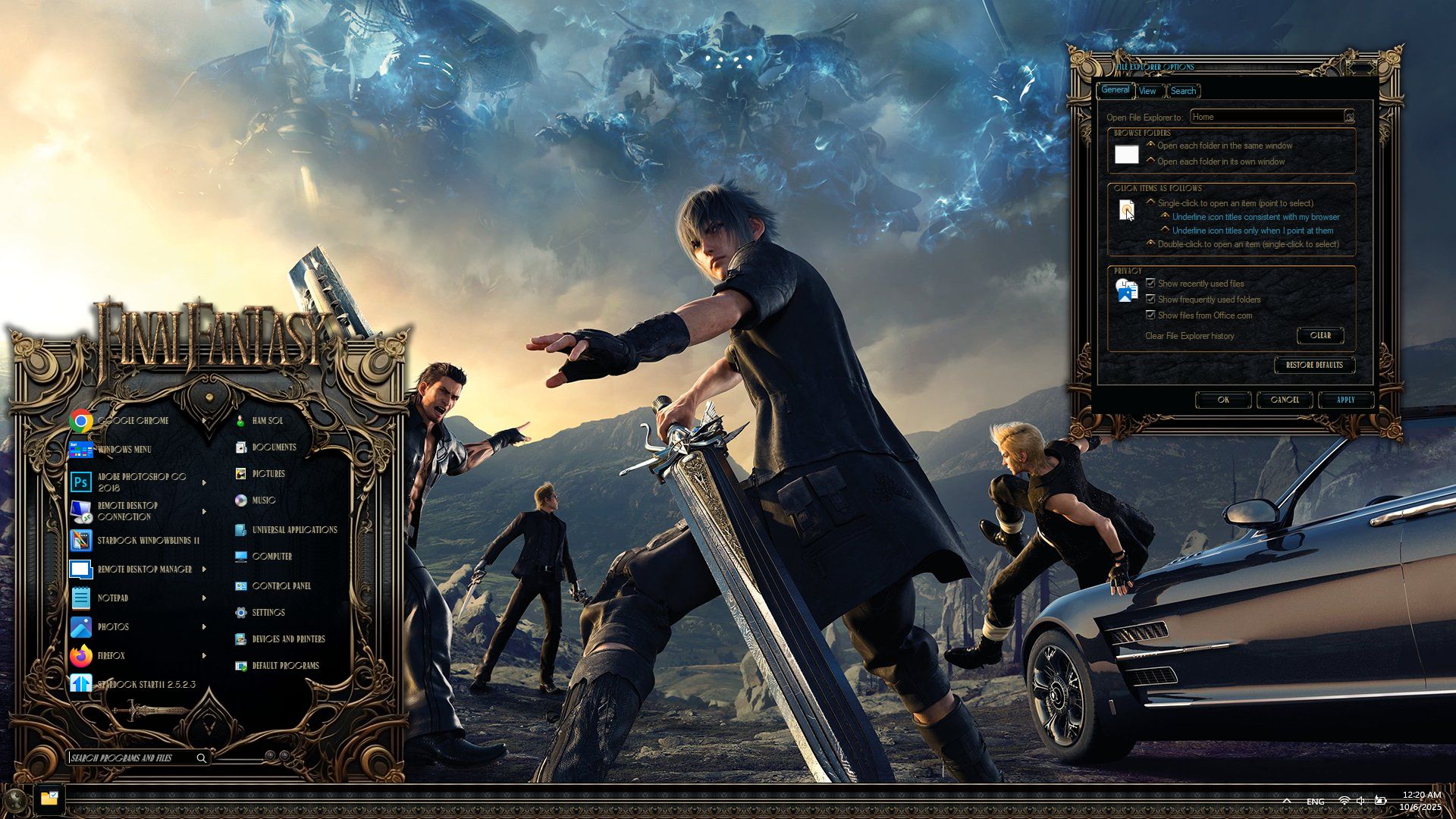Image resolution: width=1456 pixels, height=819 pixels.
Task: Clear the File Explorer history
Action: click(1320, 335)
